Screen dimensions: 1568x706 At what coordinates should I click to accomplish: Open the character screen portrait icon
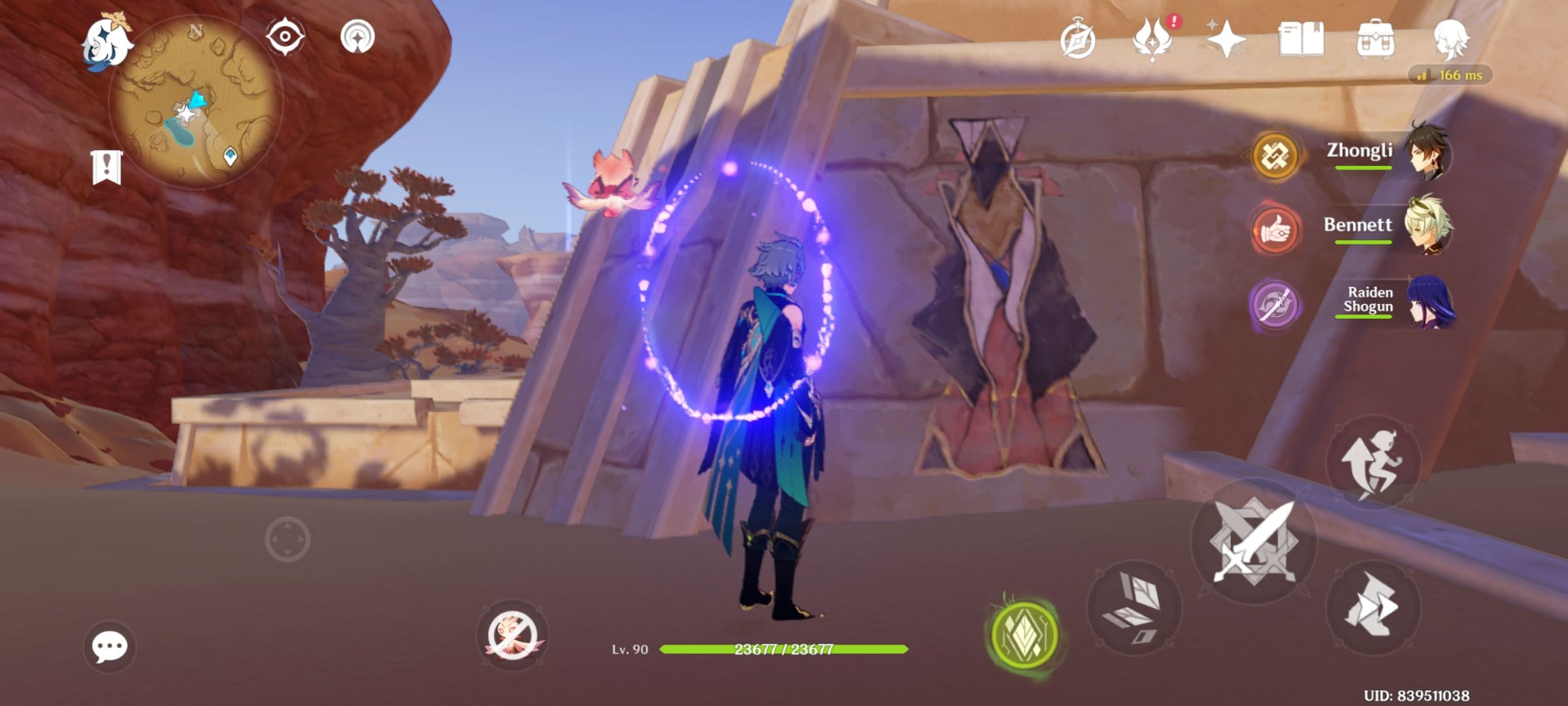tap(1454, 41)
